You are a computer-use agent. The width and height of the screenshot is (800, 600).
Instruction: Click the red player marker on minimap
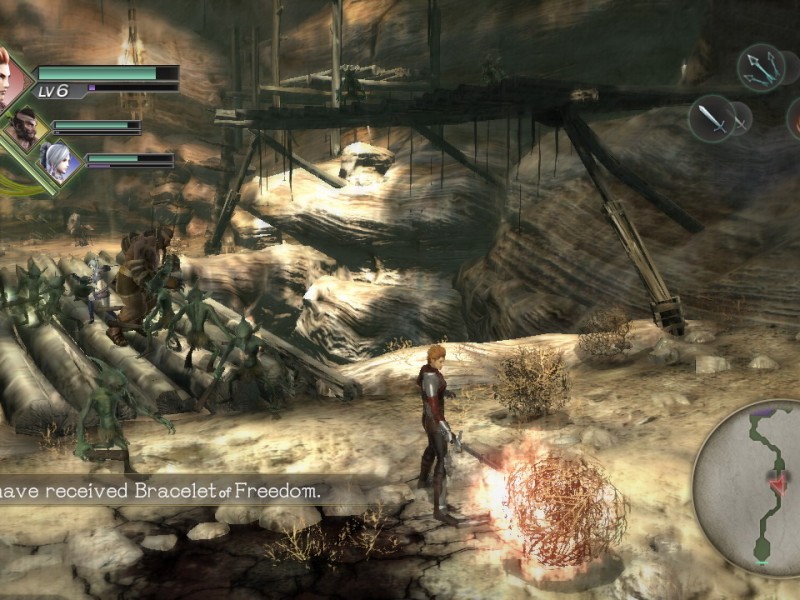click(x=776, y=480)
